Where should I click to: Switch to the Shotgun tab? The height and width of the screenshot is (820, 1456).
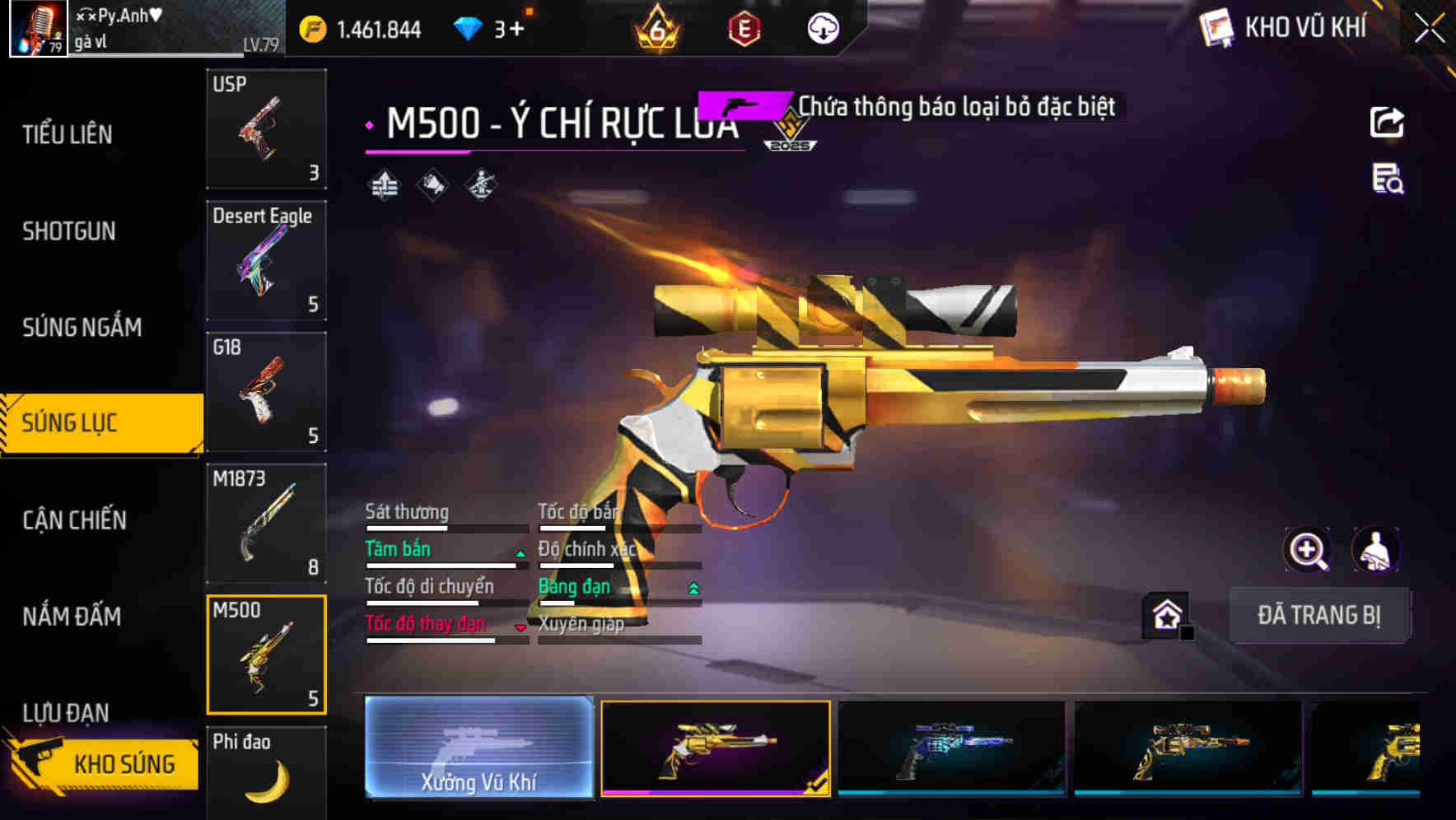pyautogui.click(x=68, y=231)
